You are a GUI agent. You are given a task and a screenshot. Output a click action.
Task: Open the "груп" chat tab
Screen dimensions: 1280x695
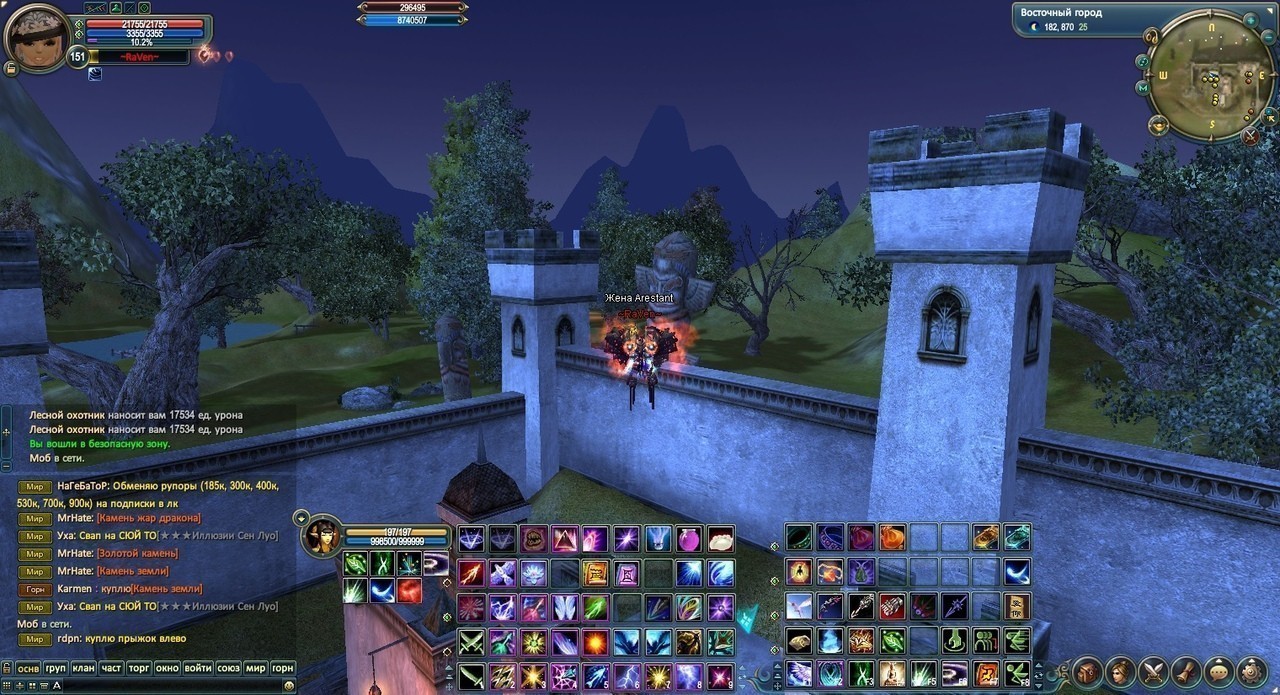tap(56, 668)
